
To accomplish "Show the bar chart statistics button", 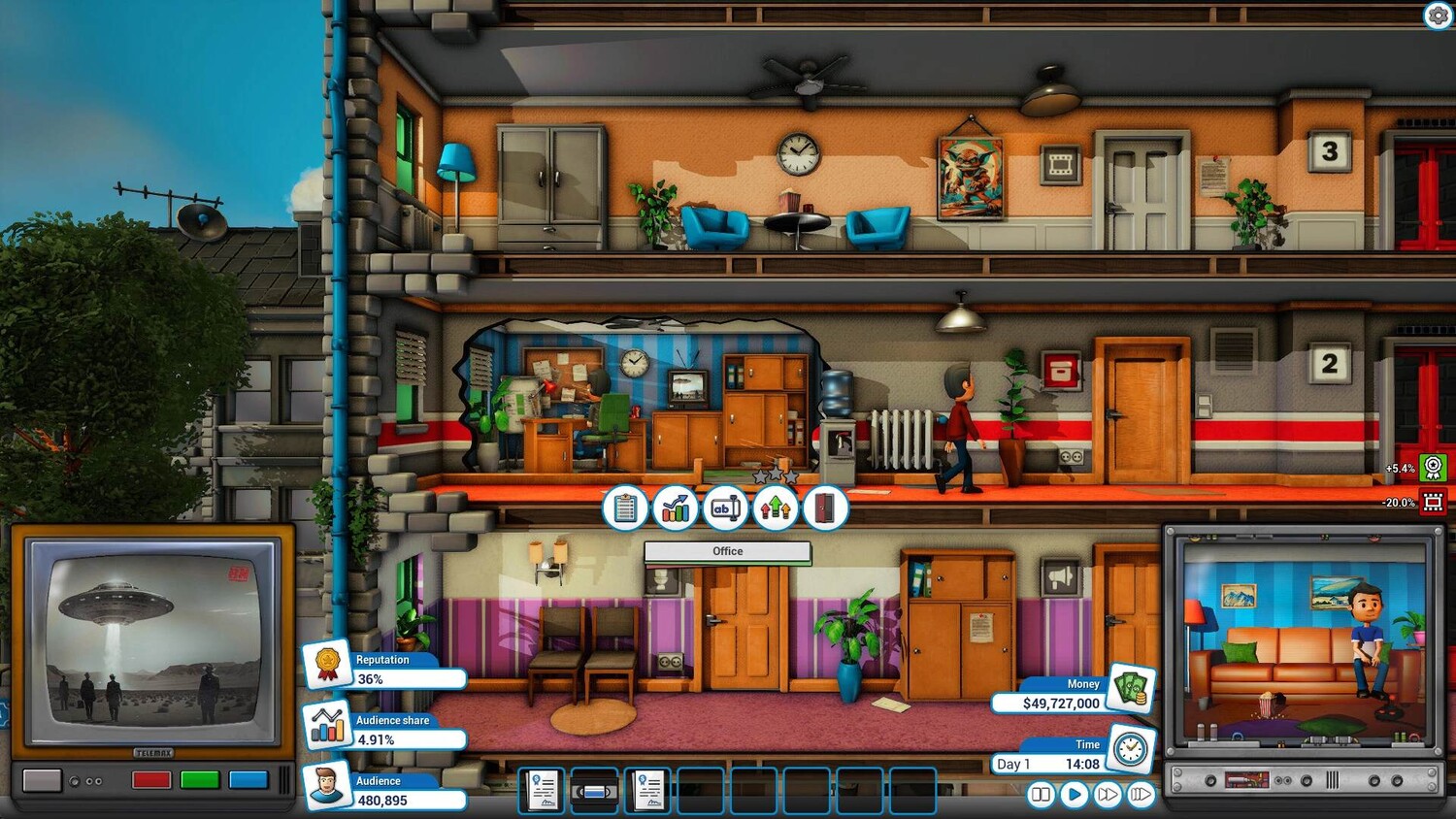I will (675, 508).
